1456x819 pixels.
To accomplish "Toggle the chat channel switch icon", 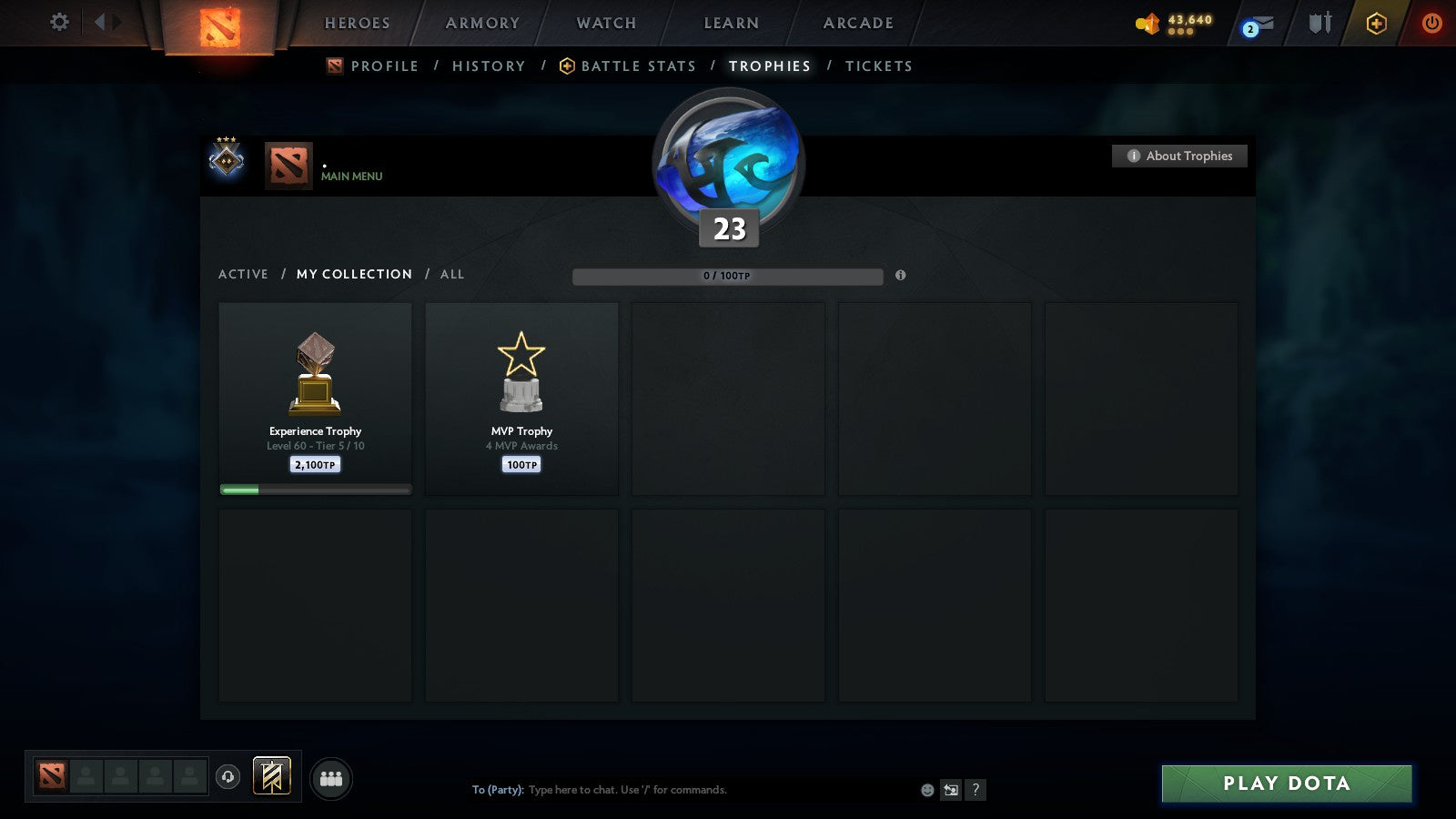I will (x=951, y=791).
